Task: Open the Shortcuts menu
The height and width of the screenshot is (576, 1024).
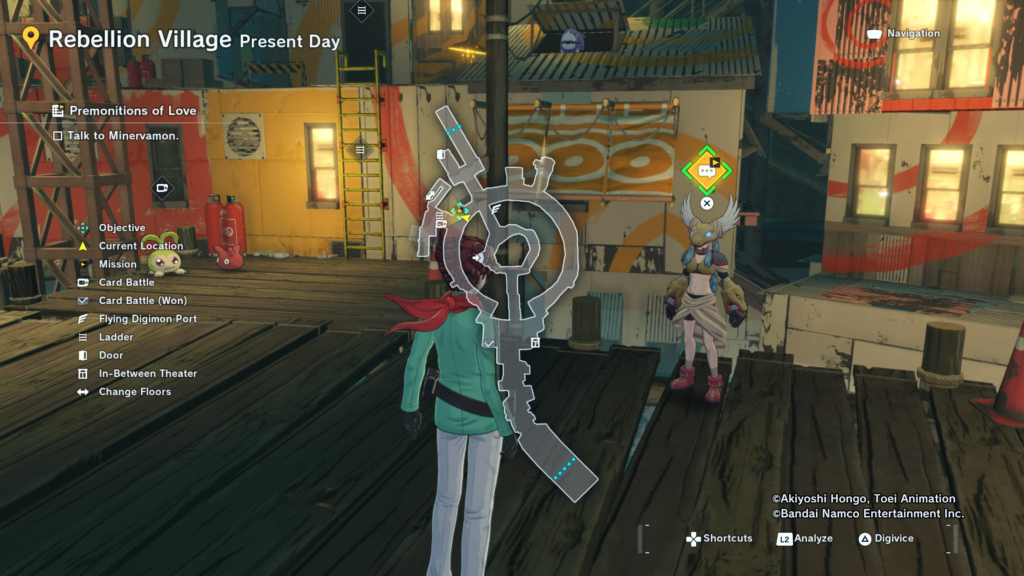Action: coord(718,539)
